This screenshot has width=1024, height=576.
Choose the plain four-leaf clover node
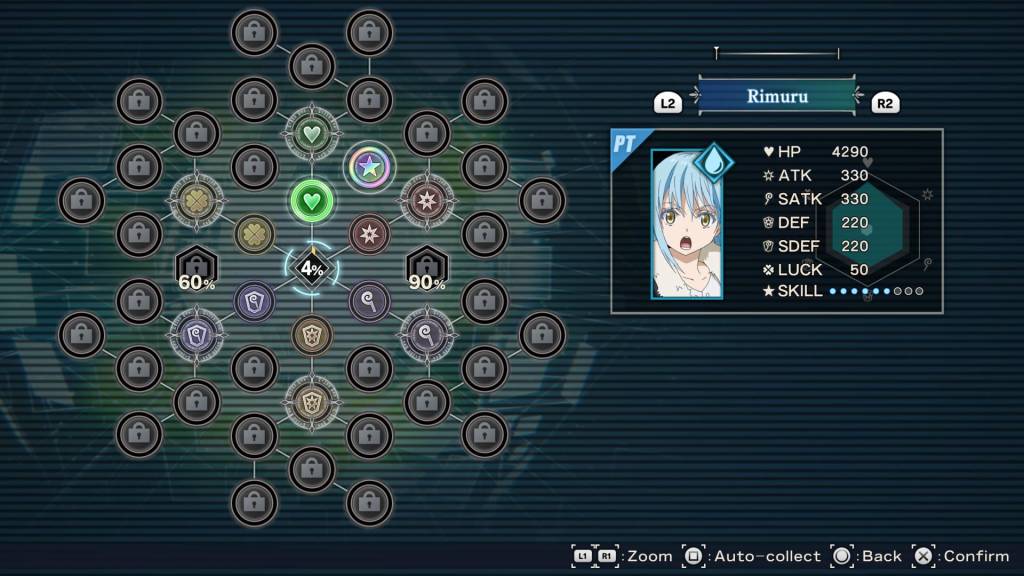click(254, 234)
